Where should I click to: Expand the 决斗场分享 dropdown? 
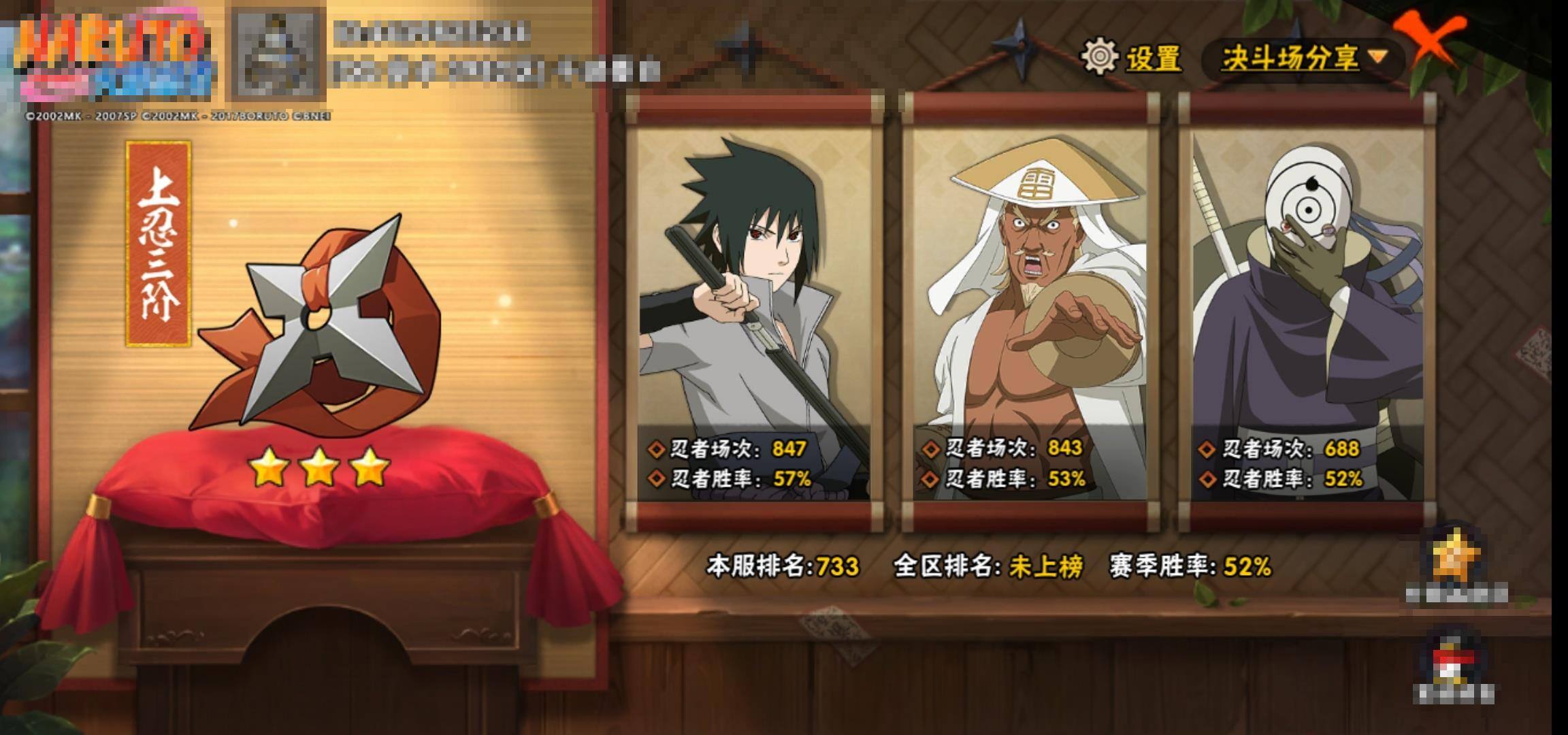pos(1303,59)
